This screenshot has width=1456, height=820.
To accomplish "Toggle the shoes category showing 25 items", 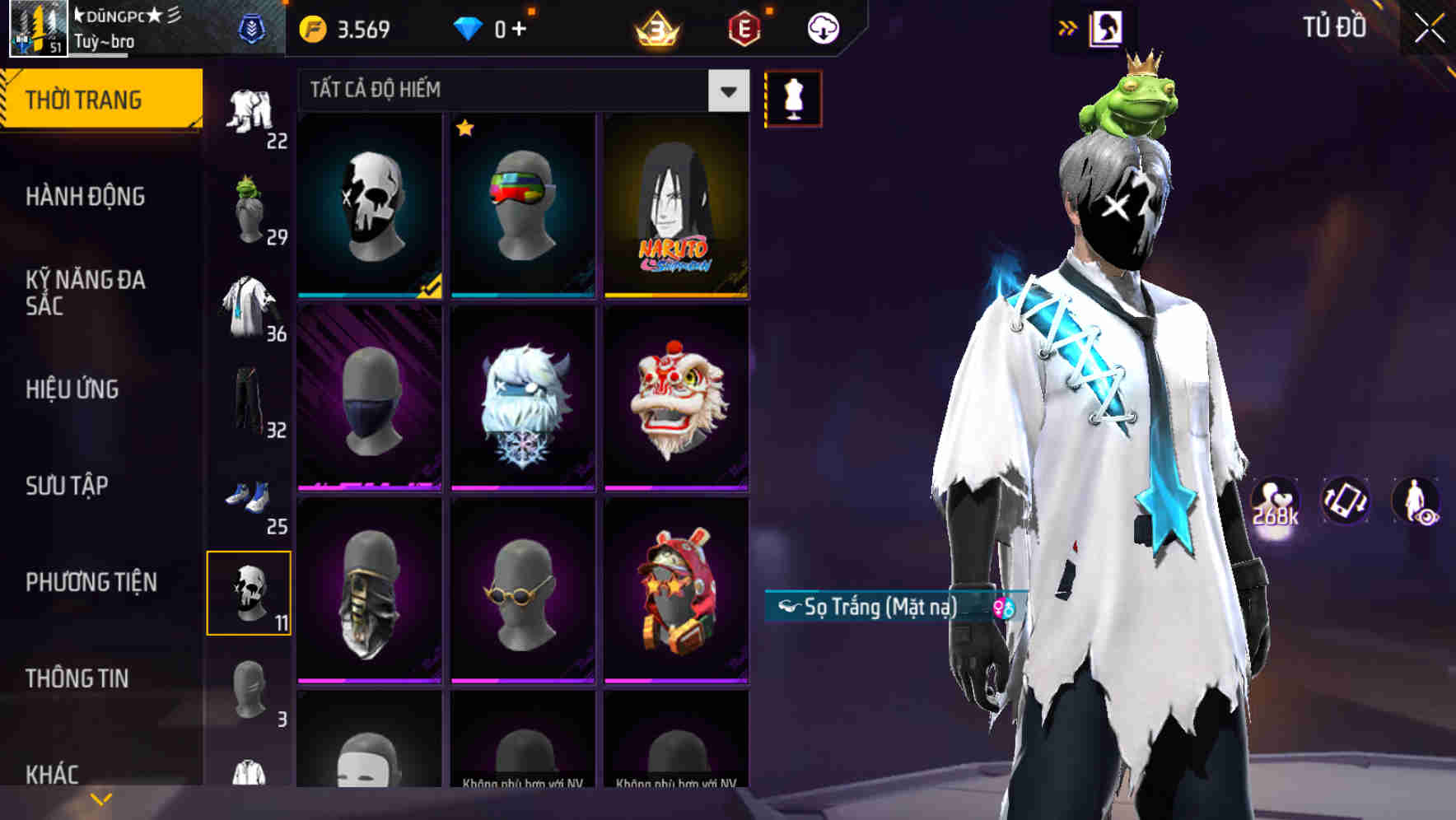I will click(250, 494).
